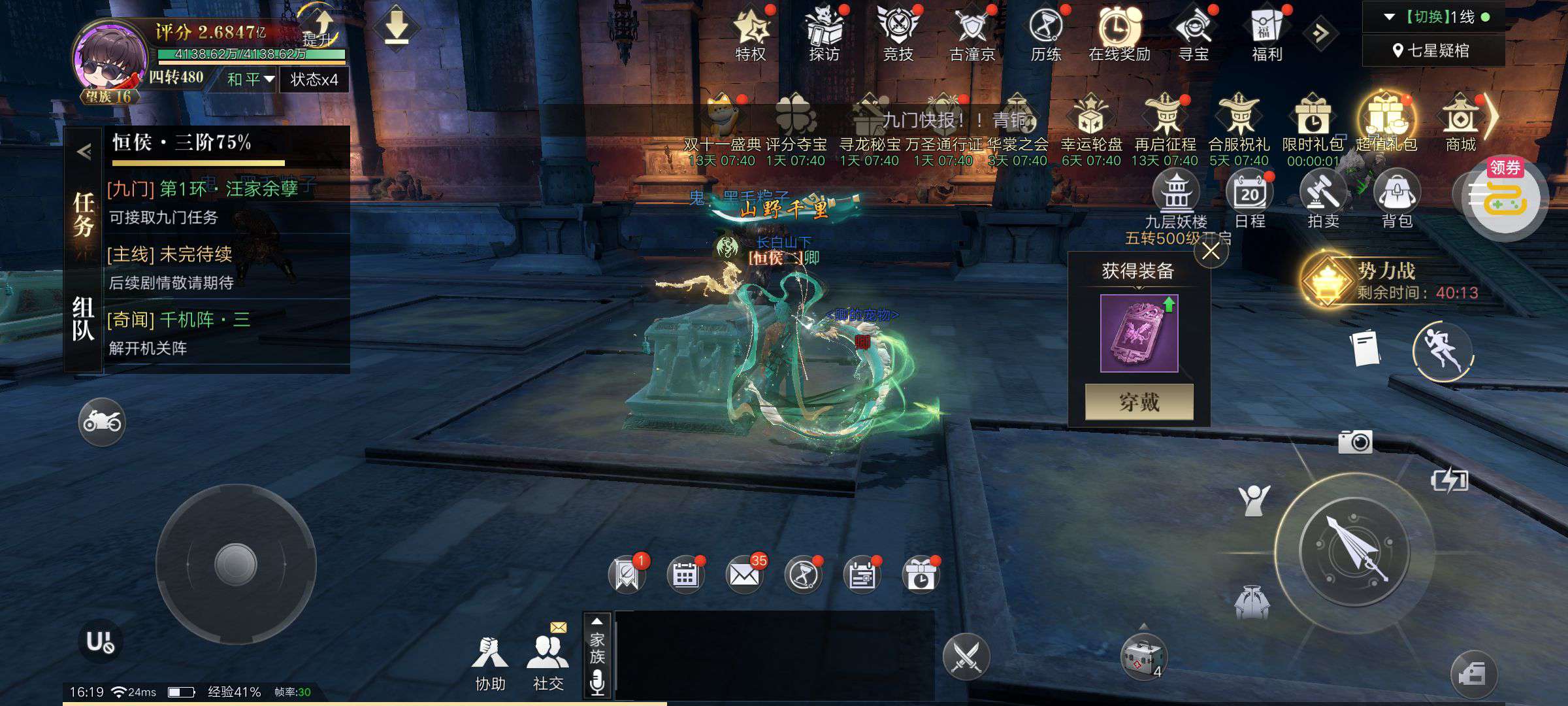Open the 寻宝 treasure hunt
The height and width of the screenshot is (706, 1568).
pyautogui.click(x=1194, y=34)
